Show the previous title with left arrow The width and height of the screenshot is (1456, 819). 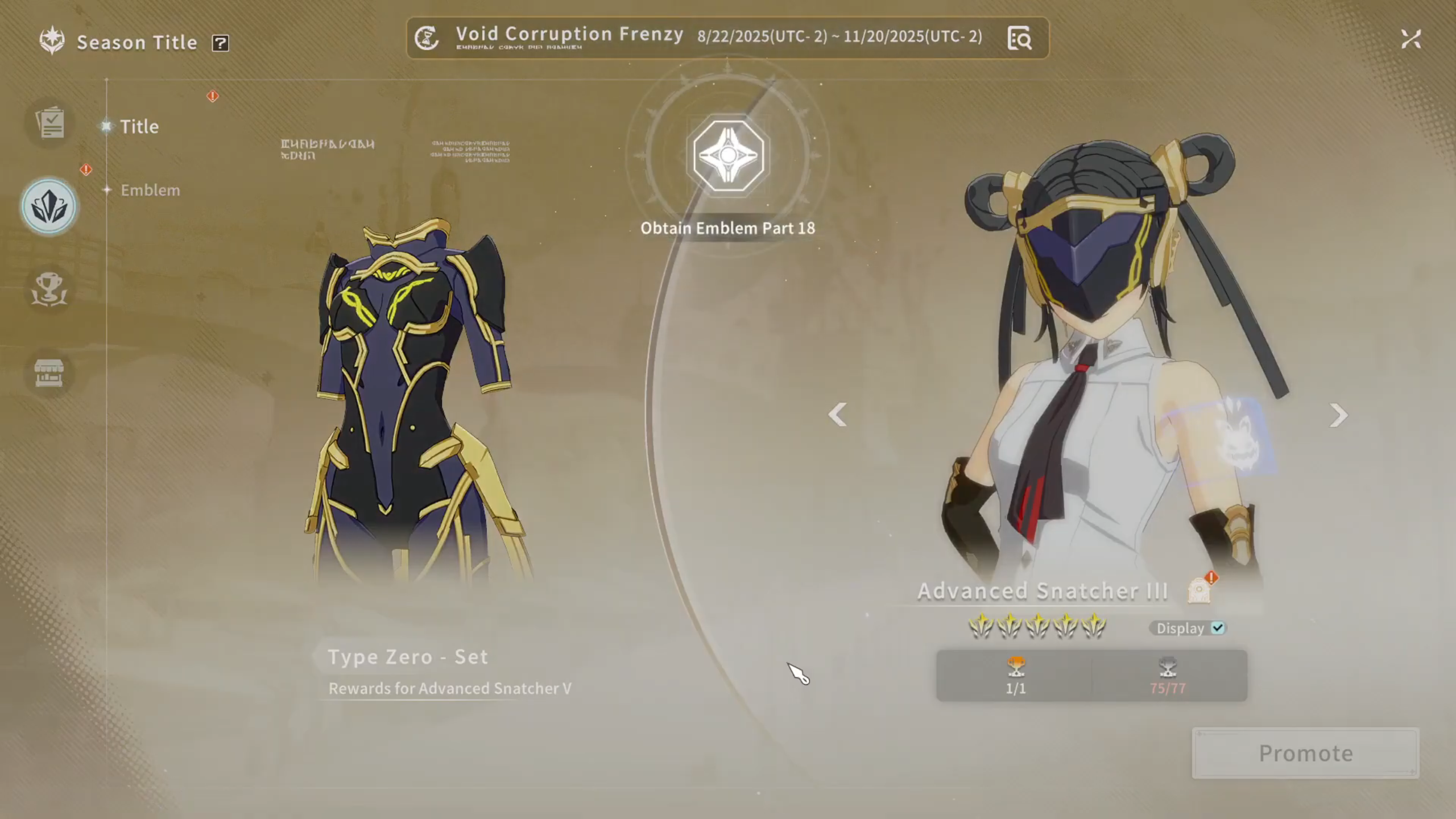[x=837, y=415]
